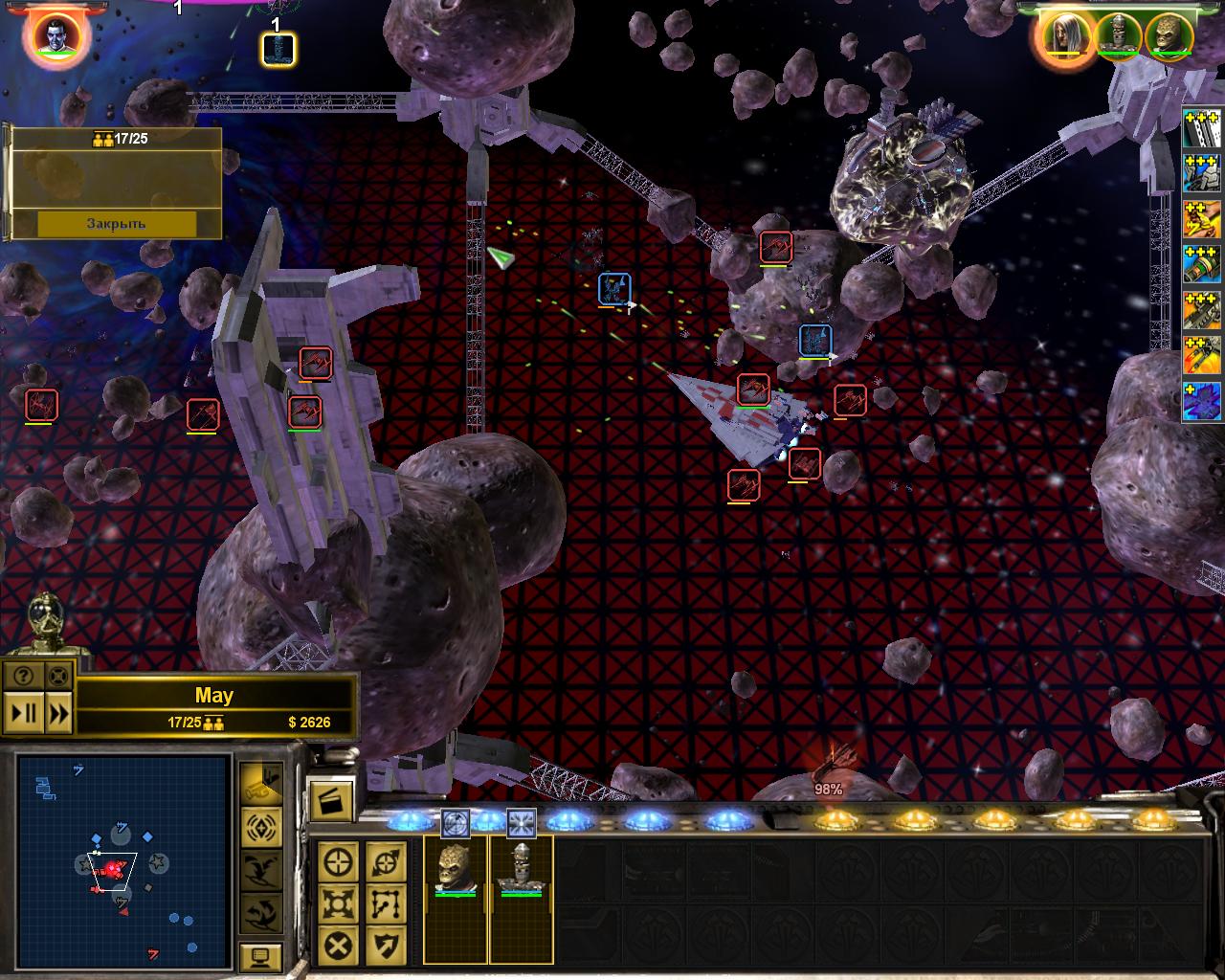
Task: Select the reptilian hero portrait in the top bar
Action: pos(1169,35)
